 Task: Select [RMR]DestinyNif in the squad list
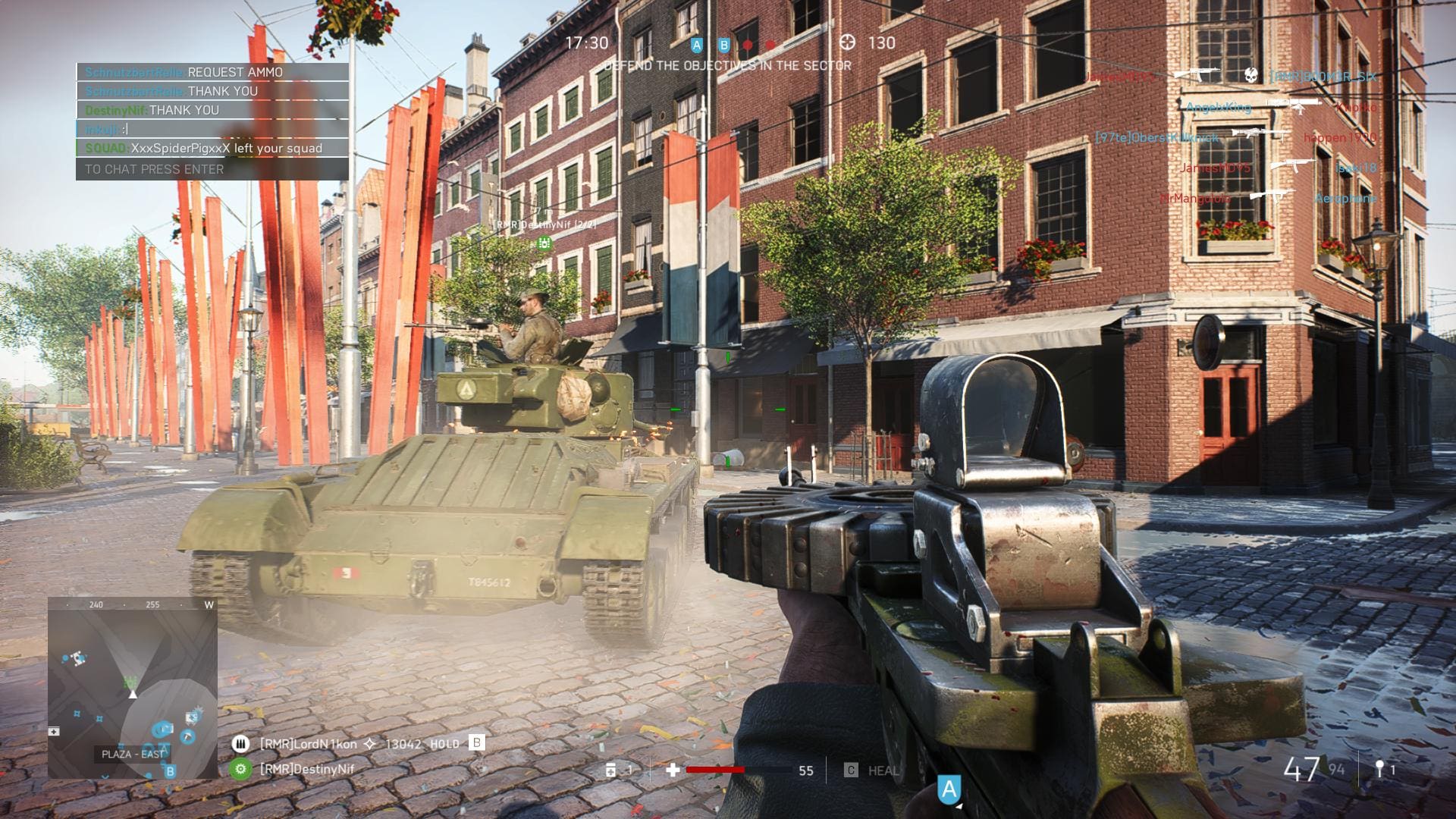306,769
